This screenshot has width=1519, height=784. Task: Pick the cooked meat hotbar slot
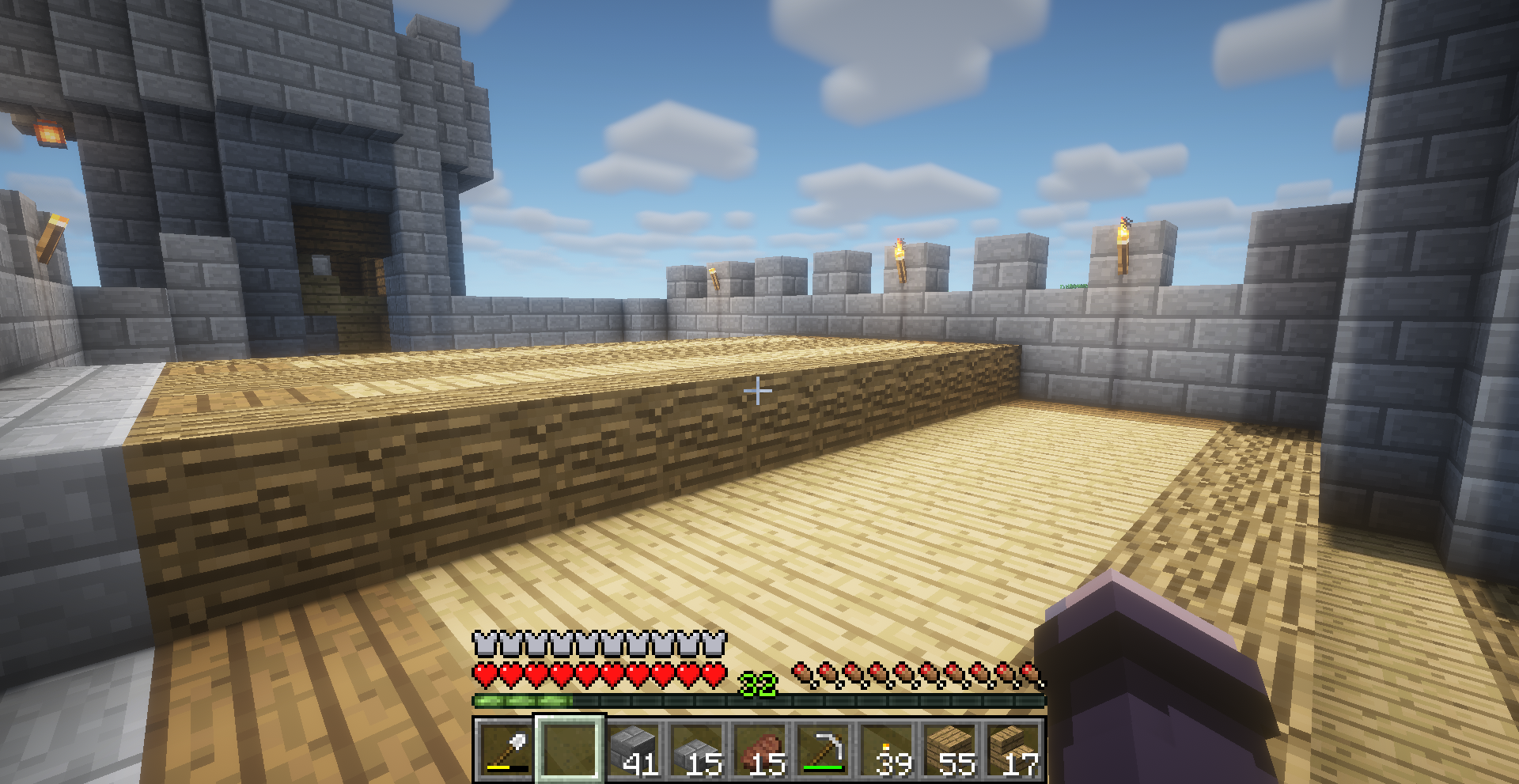pyautogui.click(x=760, y=748)
